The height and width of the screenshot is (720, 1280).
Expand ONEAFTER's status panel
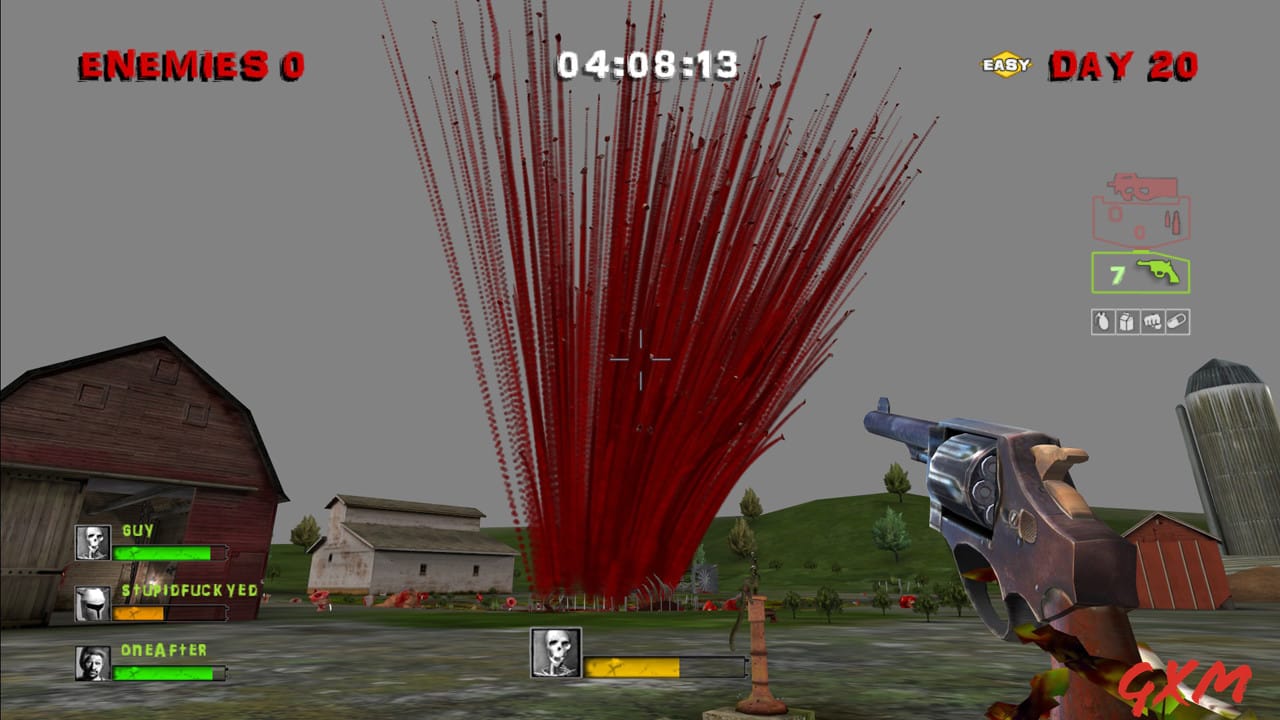(x=150, y=663)
